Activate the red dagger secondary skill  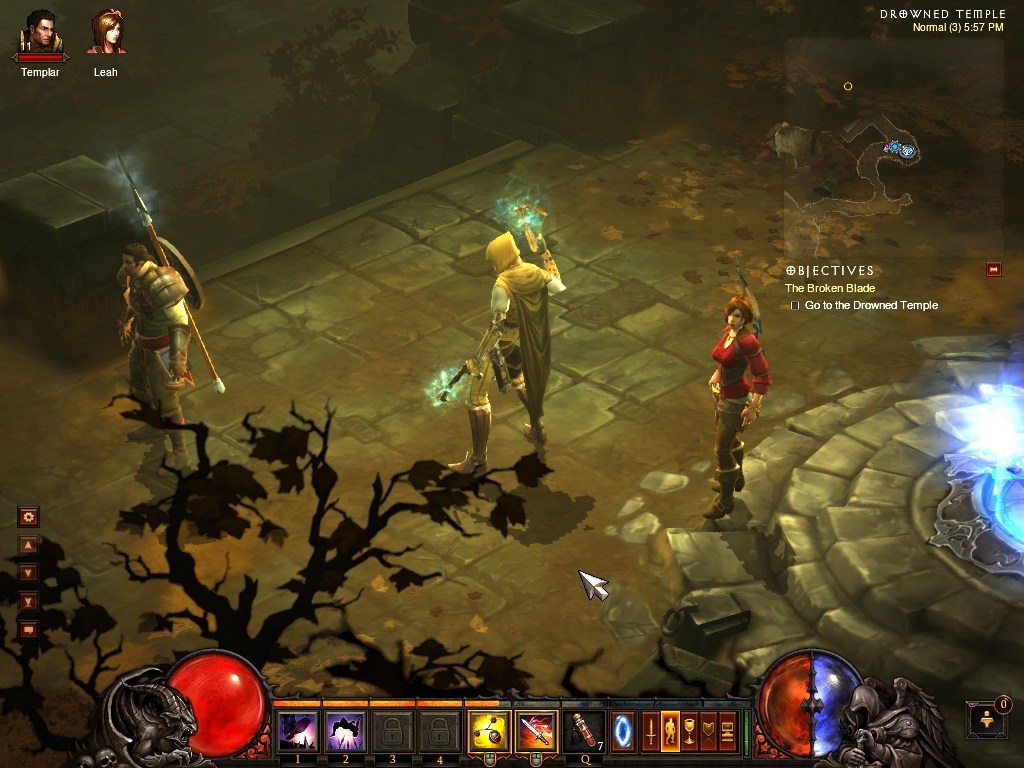536,732
